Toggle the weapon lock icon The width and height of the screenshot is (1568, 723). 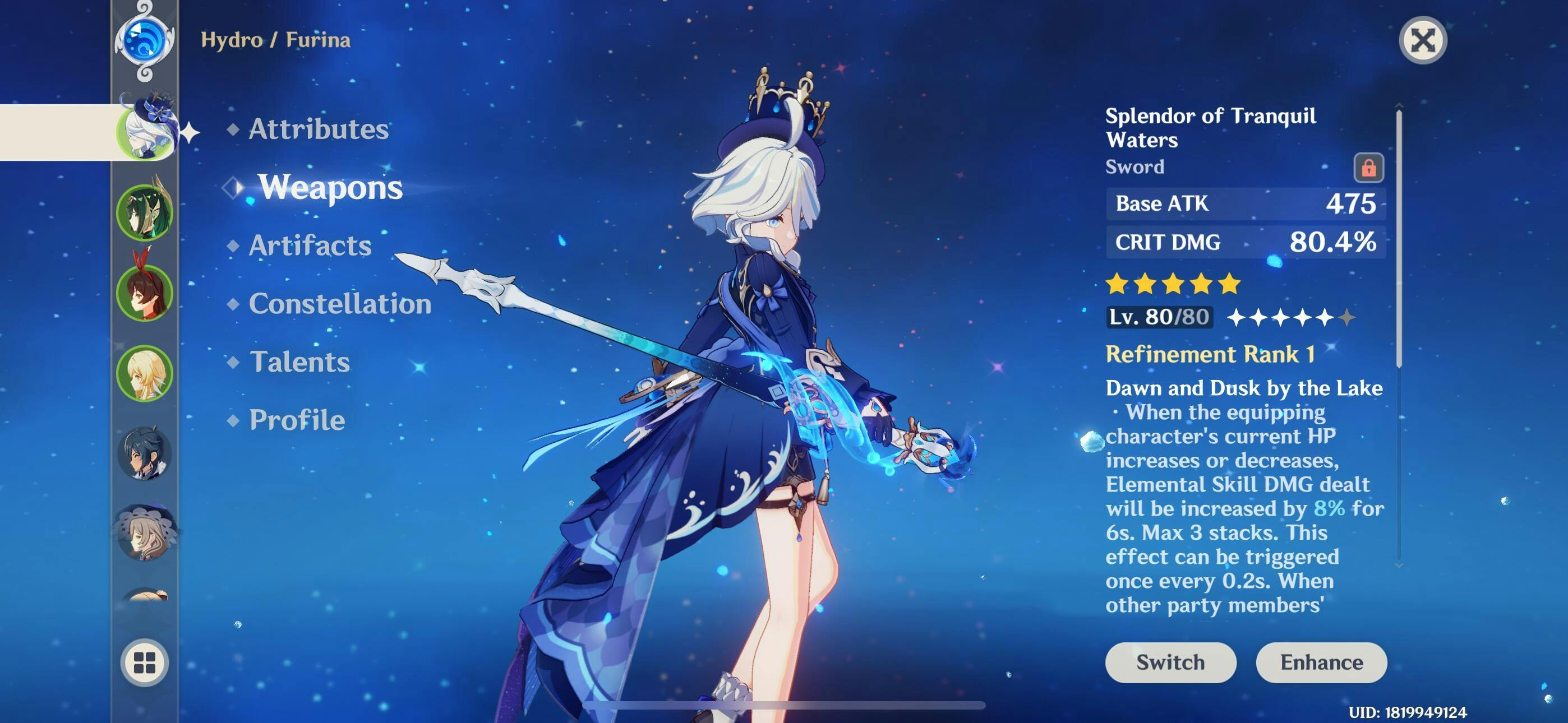1368,168
